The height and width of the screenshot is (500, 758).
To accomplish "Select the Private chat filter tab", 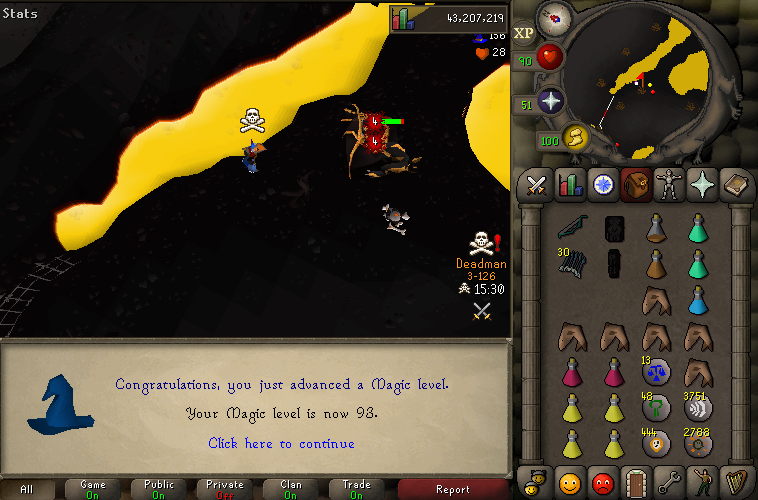I will (225, 489).
